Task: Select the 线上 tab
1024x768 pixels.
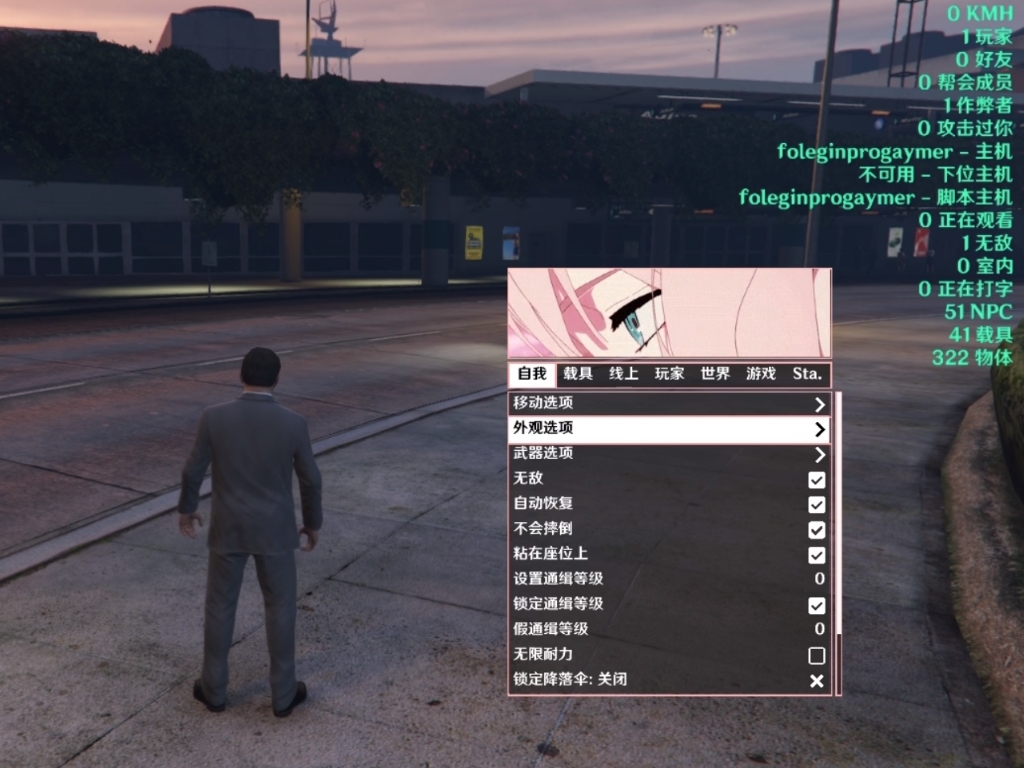Action: (x=624, y=374)
